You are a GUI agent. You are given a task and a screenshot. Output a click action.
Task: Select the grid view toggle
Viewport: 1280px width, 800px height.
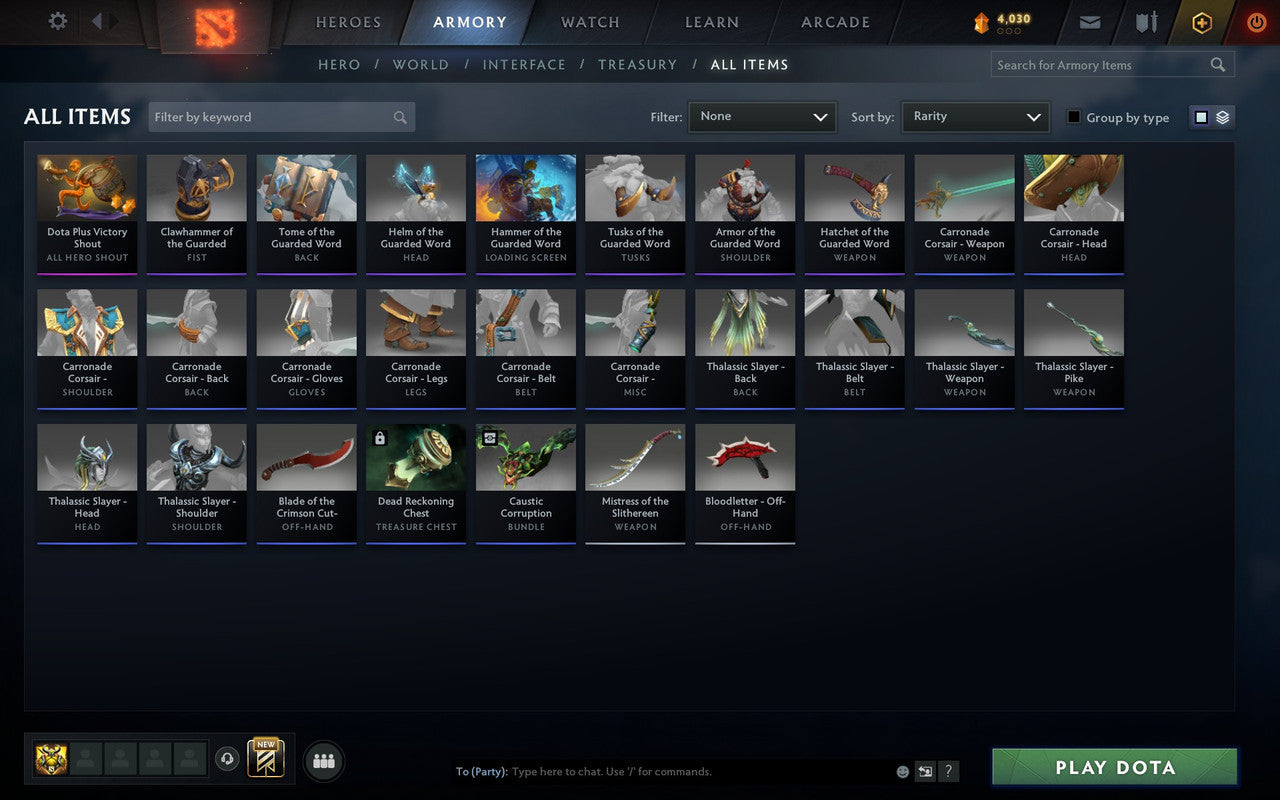[x=1201, y=117]
